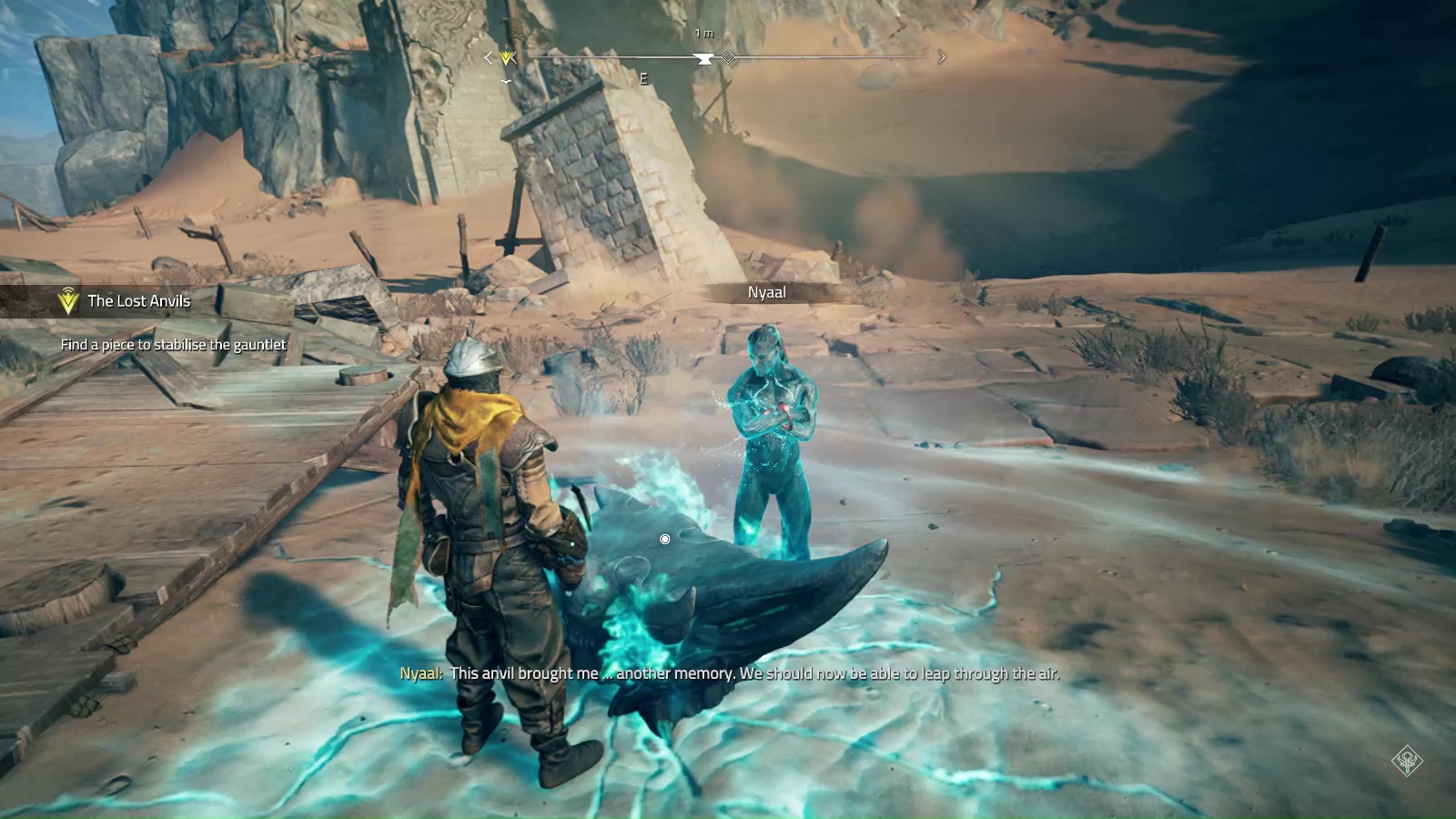The image size is (1456, 819).
Task: Select the Nyaal name label
Action: coord(766,292)
